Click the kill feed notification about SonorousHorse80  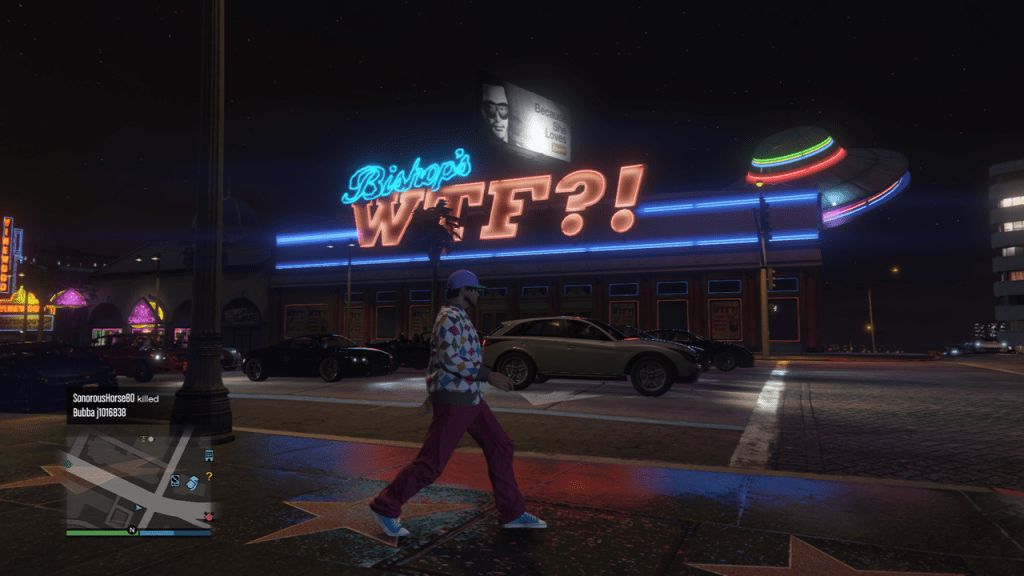pyautogui.click(x=112, y=404)
